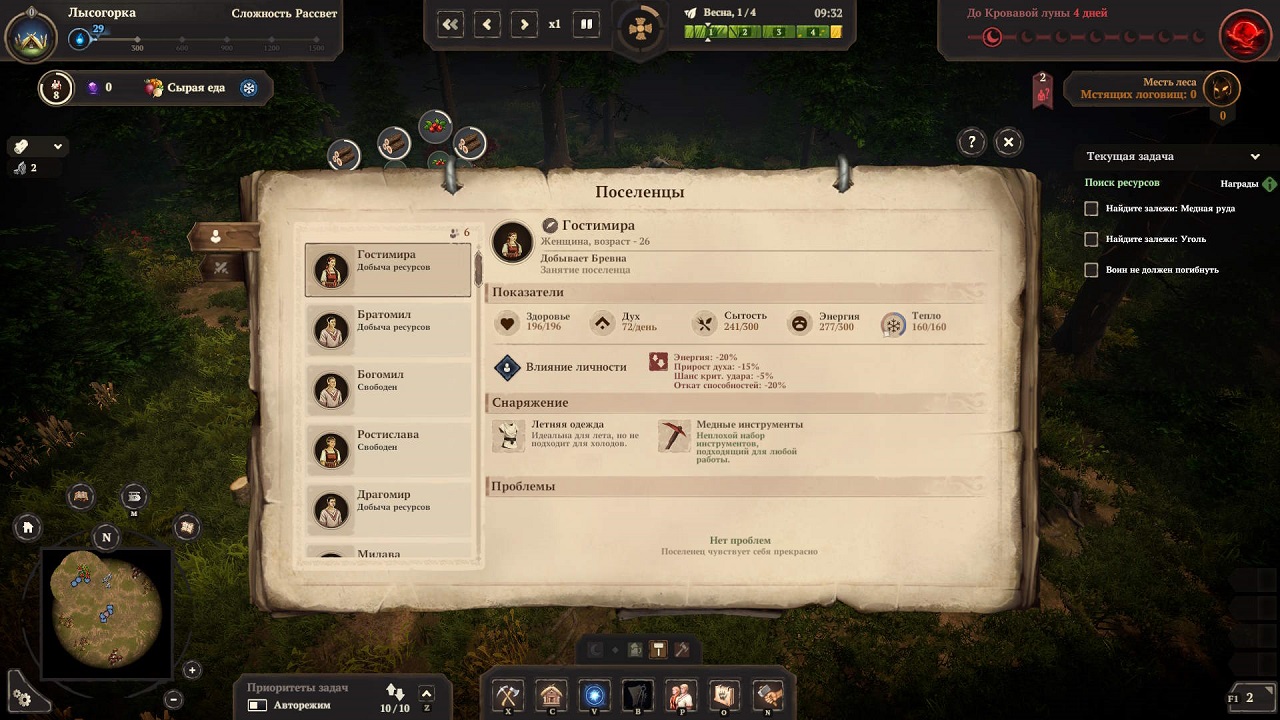Open the settlers menu with two people icon
1280x720 pixels.
(681, 694)
